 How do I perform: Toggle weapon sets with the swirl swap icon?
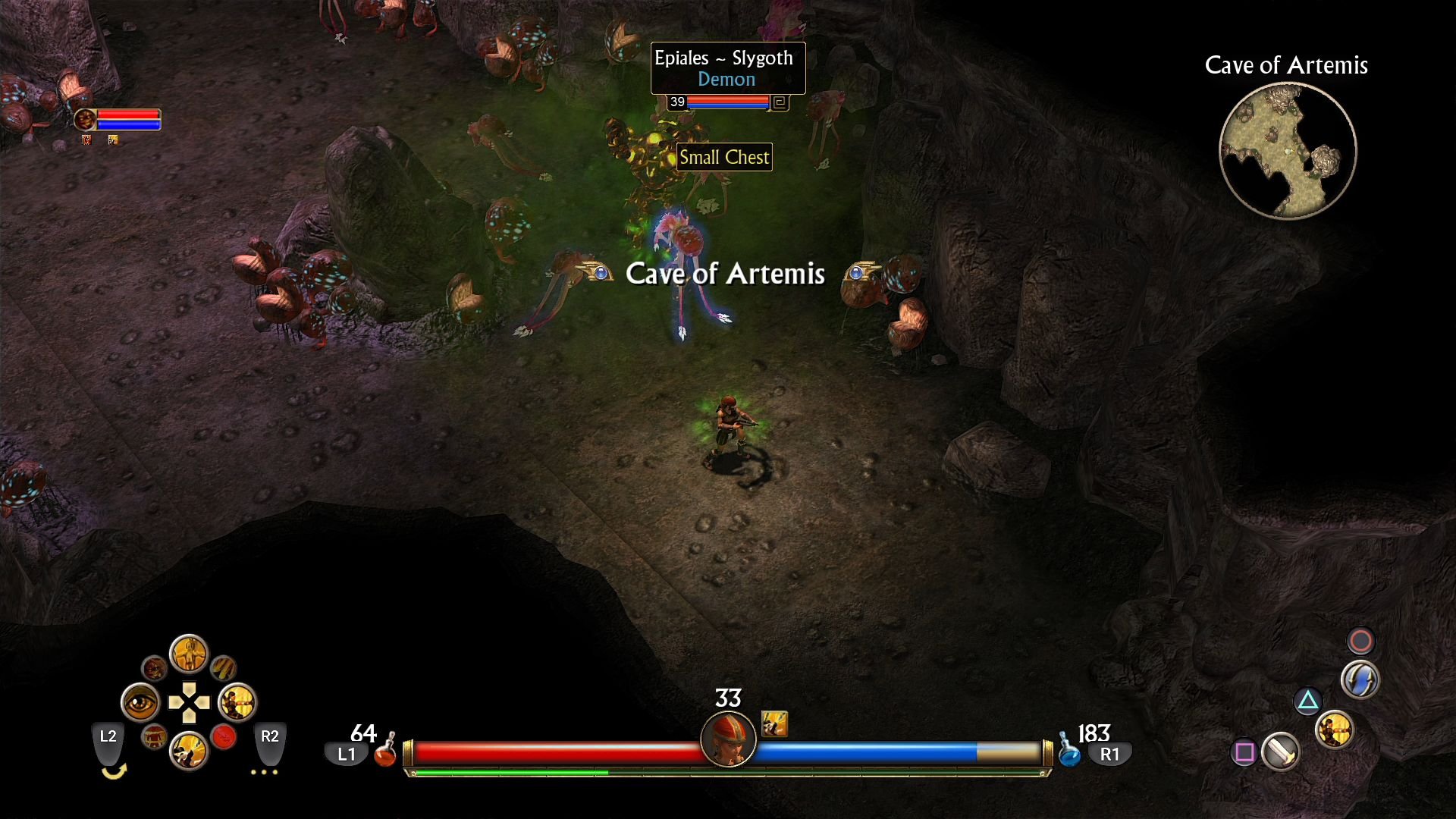tap(1360, 679)
